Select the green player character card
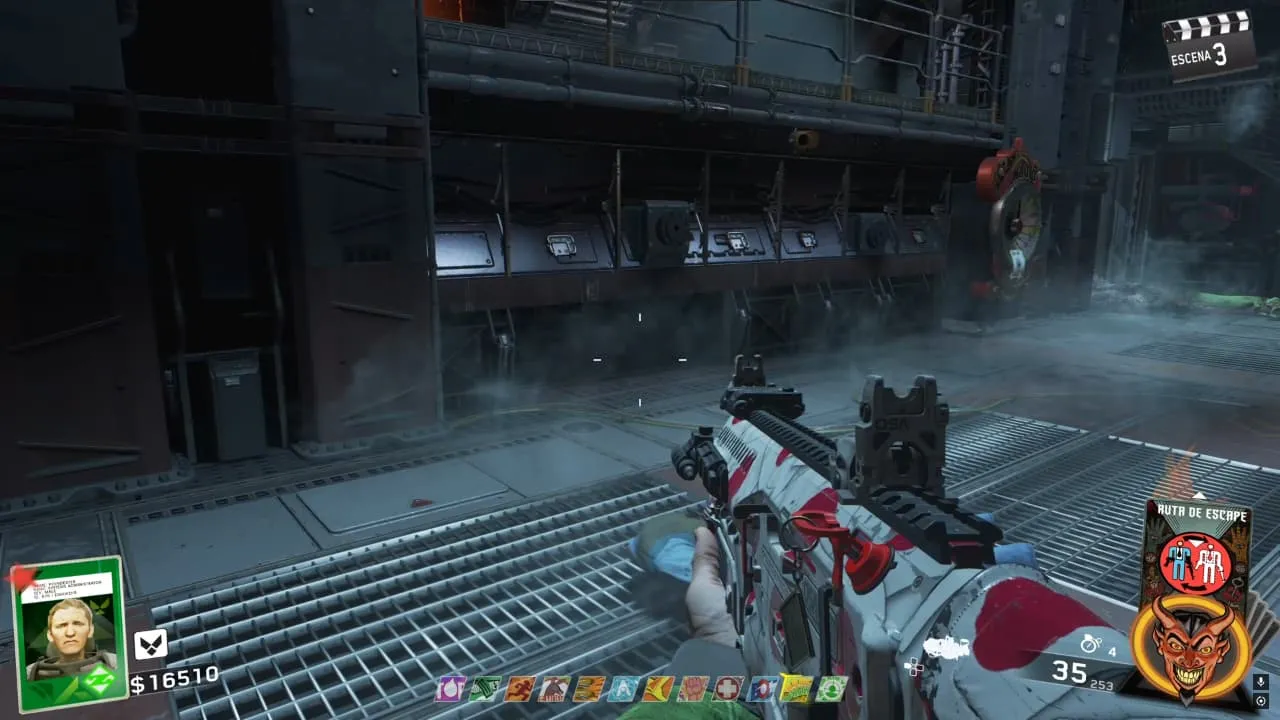The width and height of the screenshot is (1280, 720). pos(68,632)
